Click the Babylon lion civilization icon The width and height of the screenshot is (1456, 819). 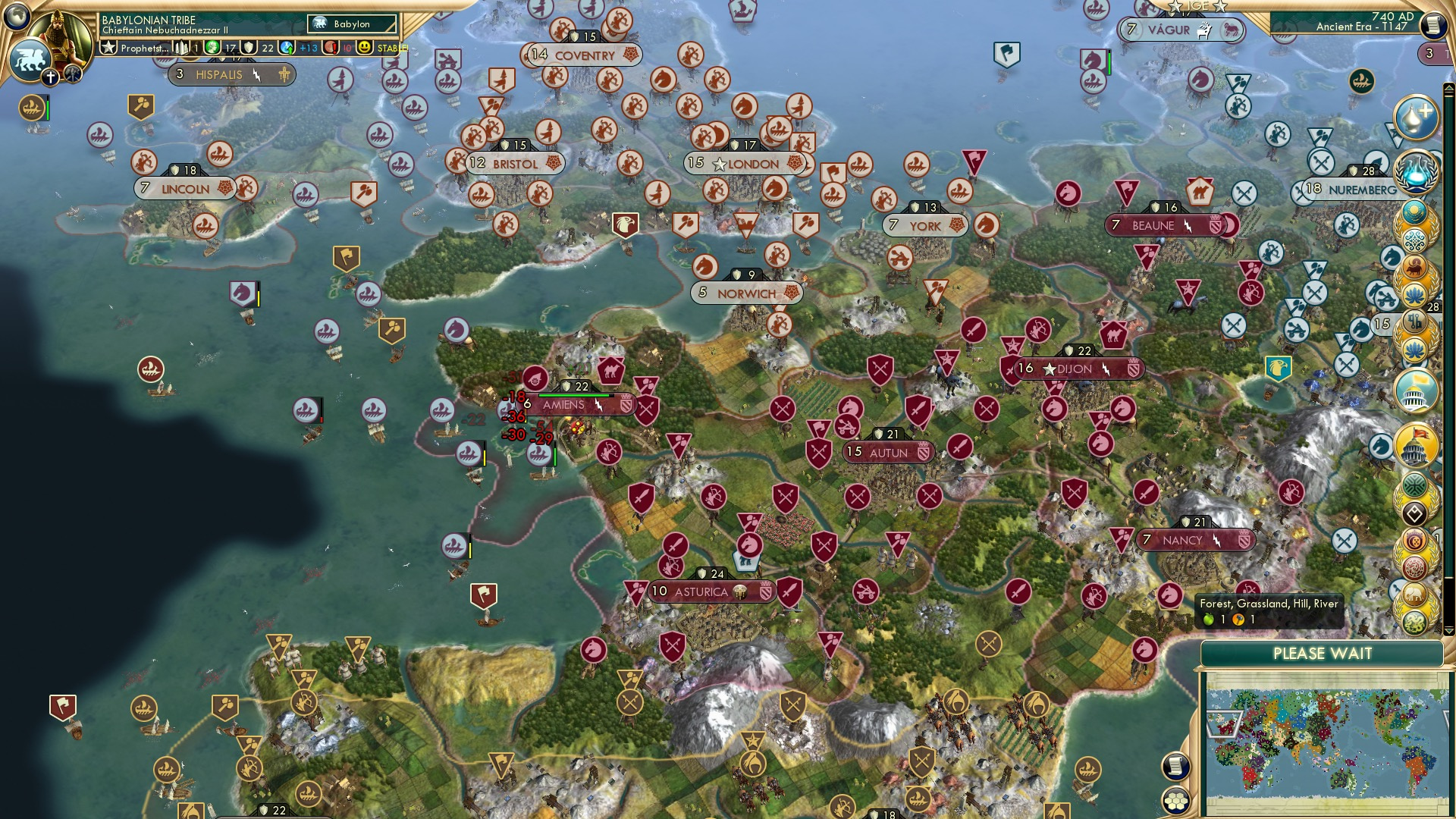[x=29, y=59]
